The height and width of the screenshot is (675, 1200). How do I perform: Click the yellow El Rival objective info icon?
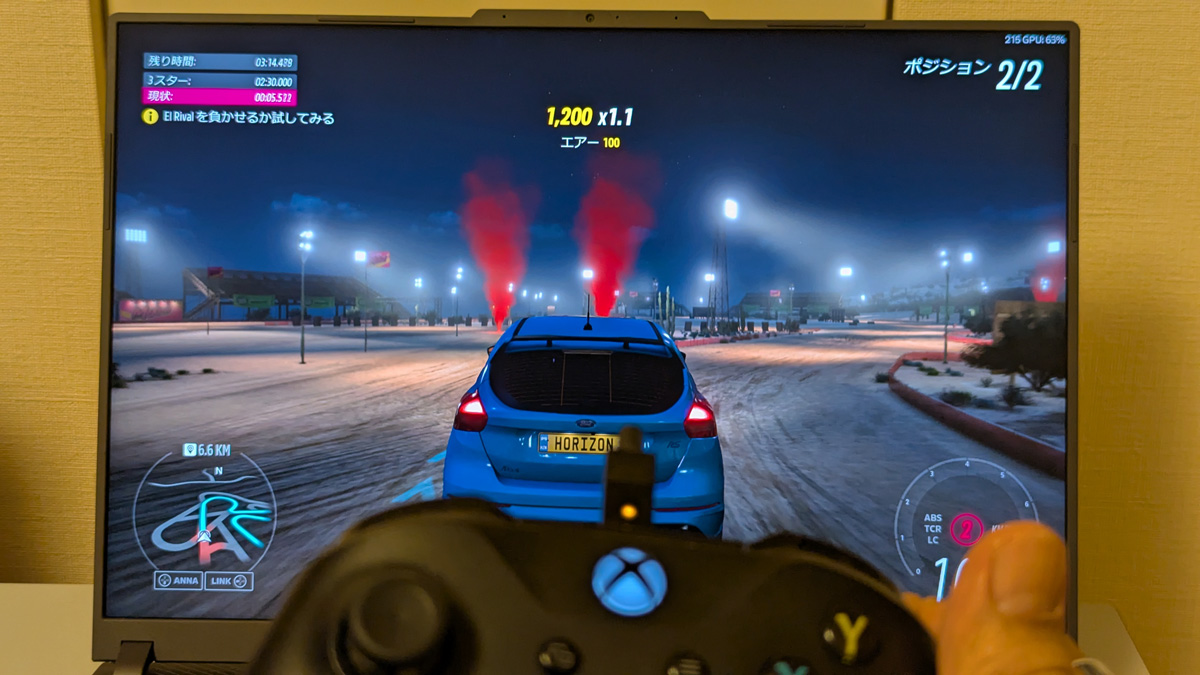(x=150, y=117)
